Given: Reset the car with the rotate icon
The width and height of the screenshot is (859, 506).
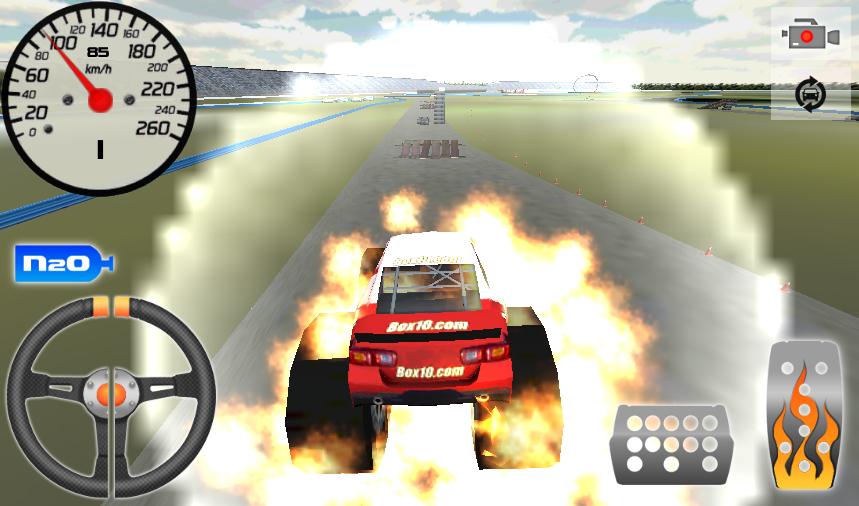Looking at the screenshot, I should (810, 95).
